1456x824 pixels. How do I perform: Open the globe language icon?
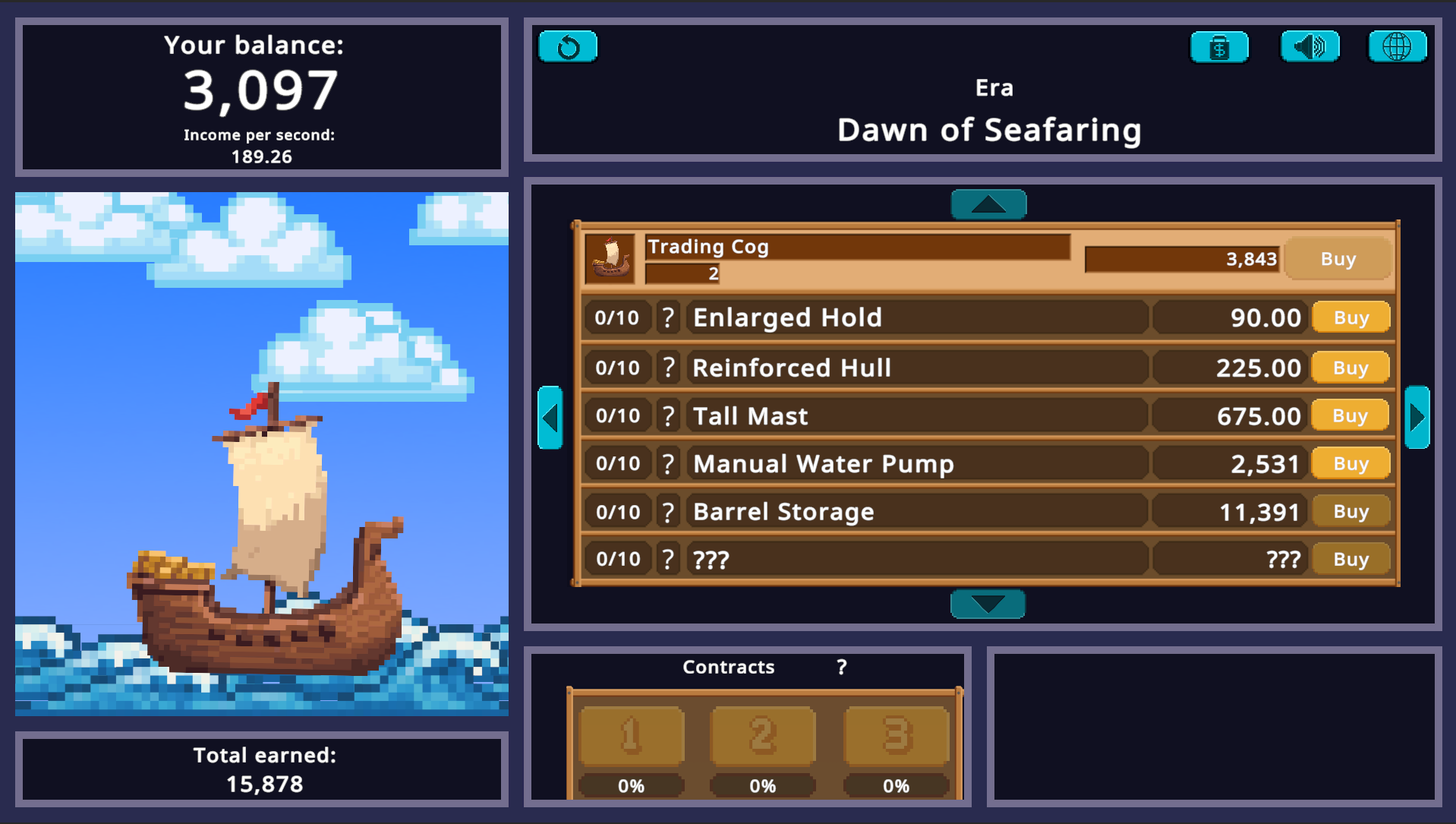1397,46
